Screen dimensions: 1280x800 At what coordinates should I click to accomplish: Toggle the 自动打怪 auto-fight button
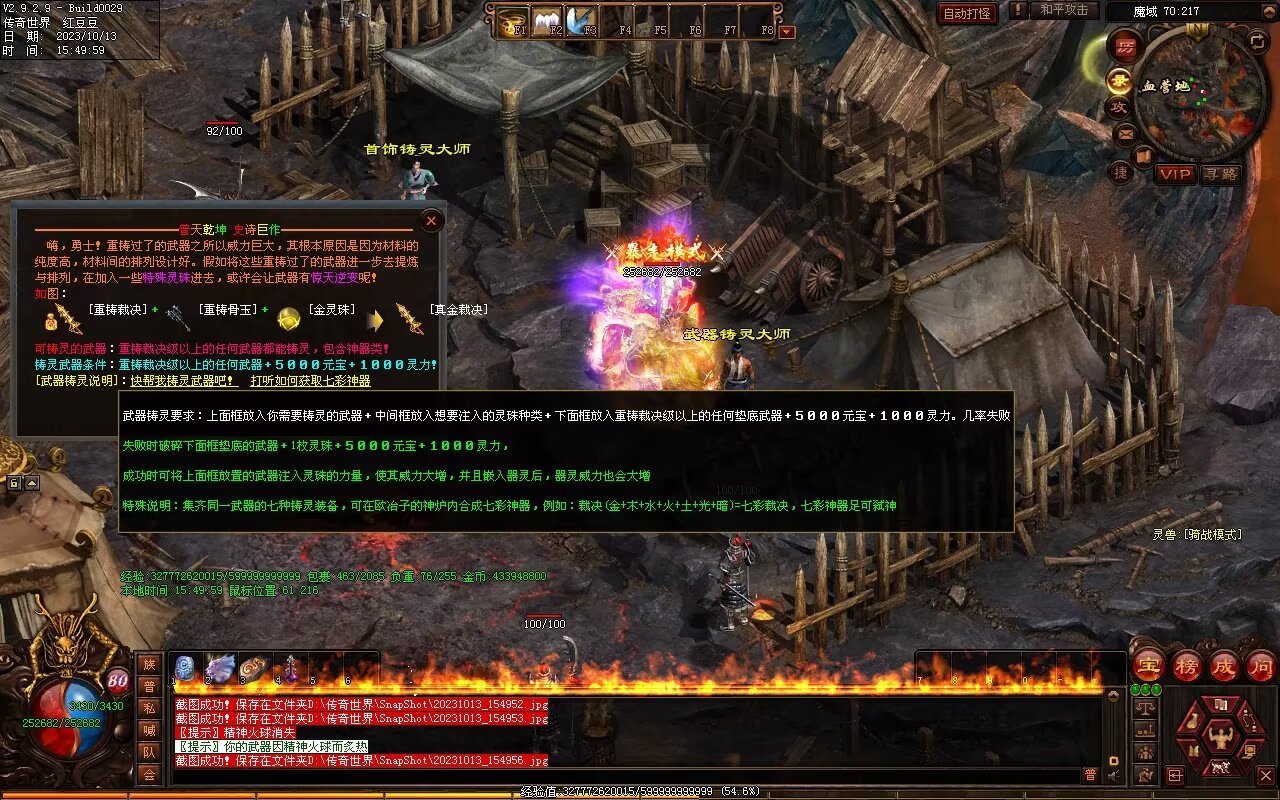point(967,13)
